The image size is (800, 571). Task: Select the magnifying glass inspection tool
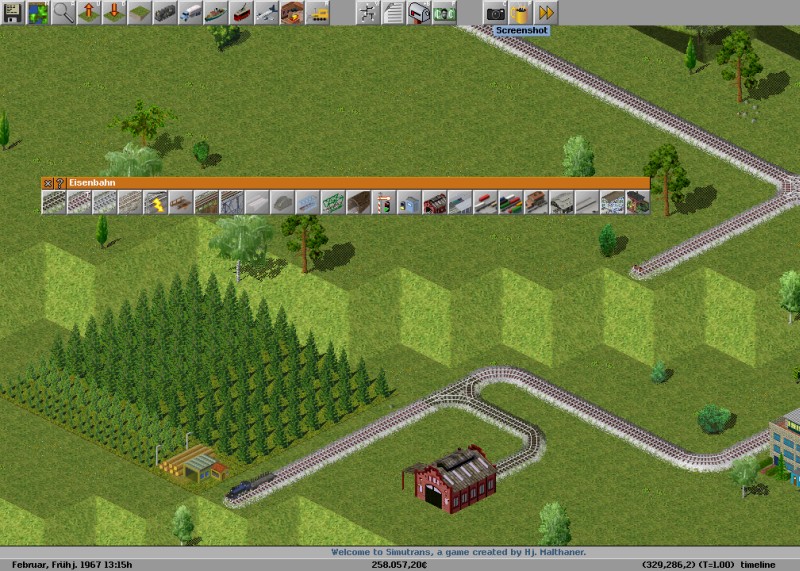(x=64, y=12)
